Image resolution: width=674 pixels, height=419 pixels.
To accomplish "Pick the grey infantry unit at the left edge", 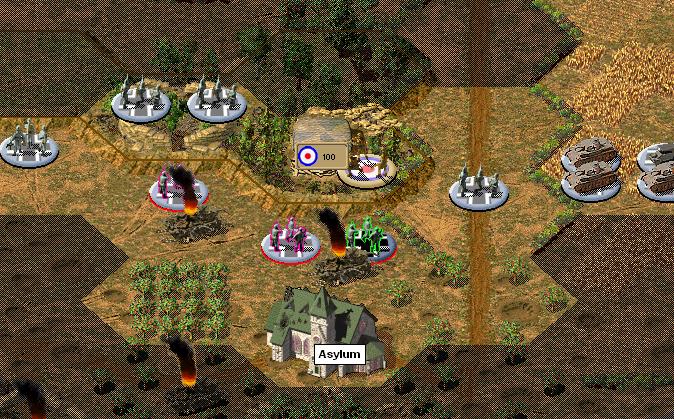I will coord(28,142).
